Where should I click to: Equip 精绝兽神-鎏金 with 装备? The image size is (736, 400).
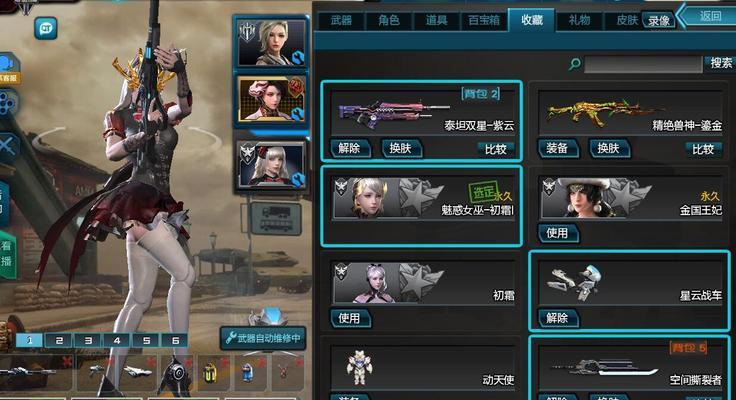(x=557, y=148)
